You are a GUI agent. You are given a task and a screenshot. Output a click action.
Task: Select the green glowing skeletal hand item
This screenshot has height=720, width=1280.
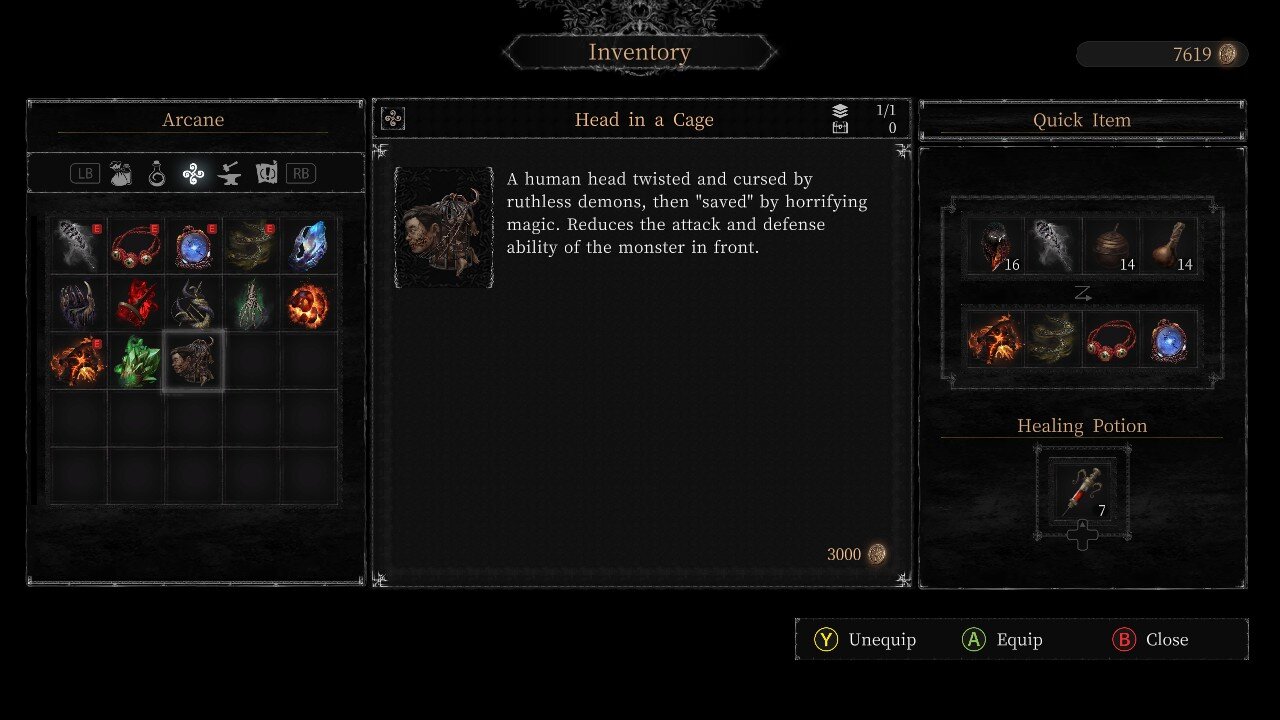tap(251, 304)
